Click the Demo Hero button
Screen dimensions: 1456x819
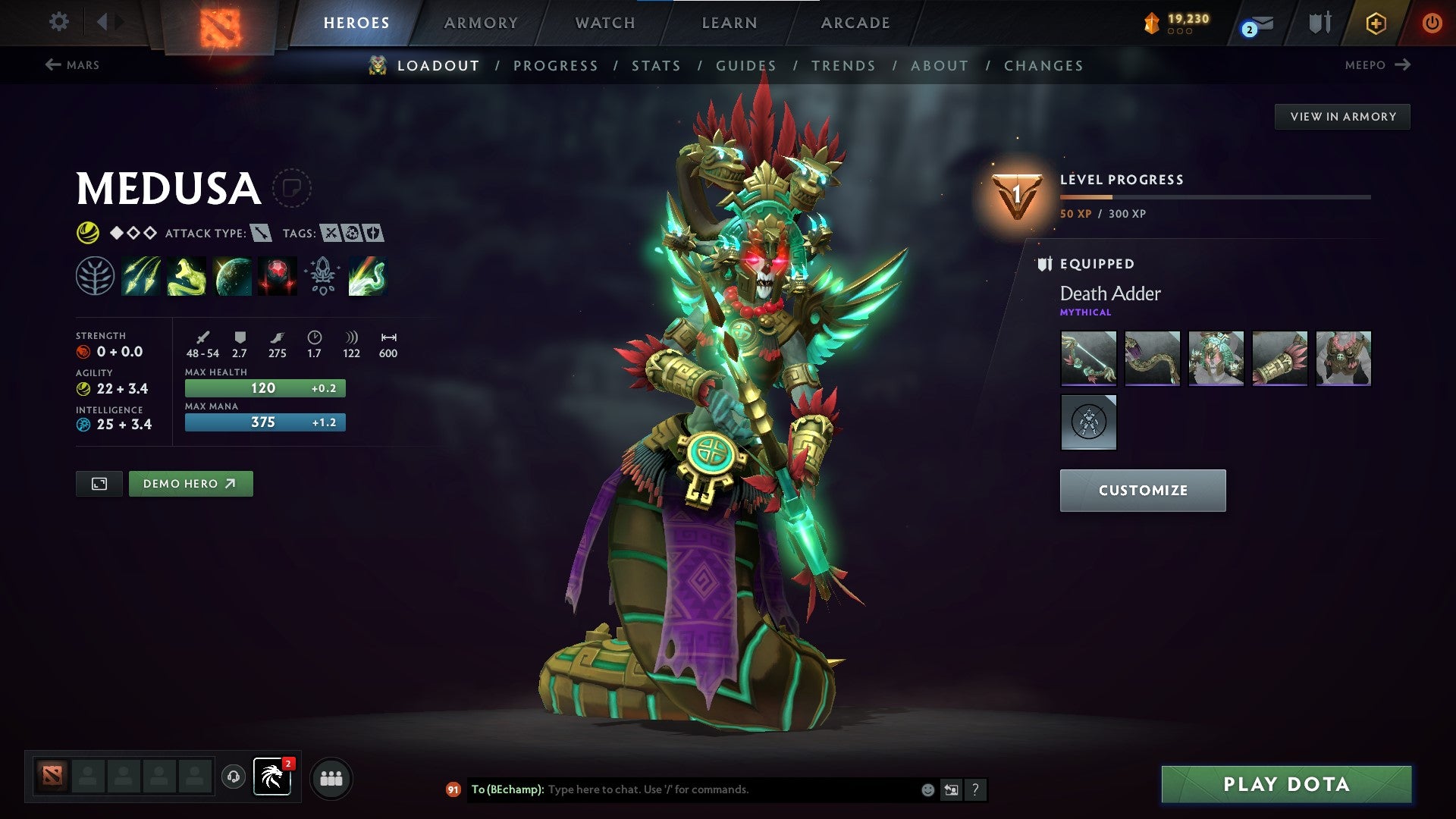190,483
